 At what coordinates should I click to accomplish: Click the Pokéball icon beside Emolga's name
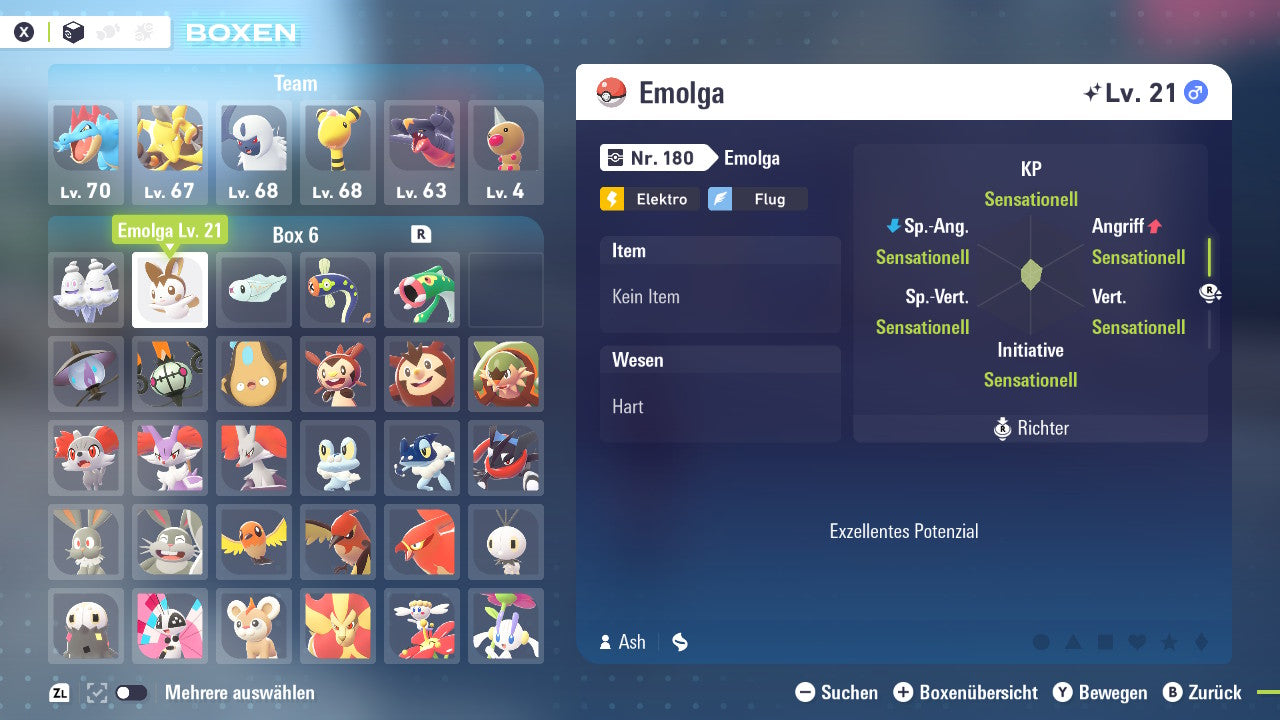pos(612,91)
